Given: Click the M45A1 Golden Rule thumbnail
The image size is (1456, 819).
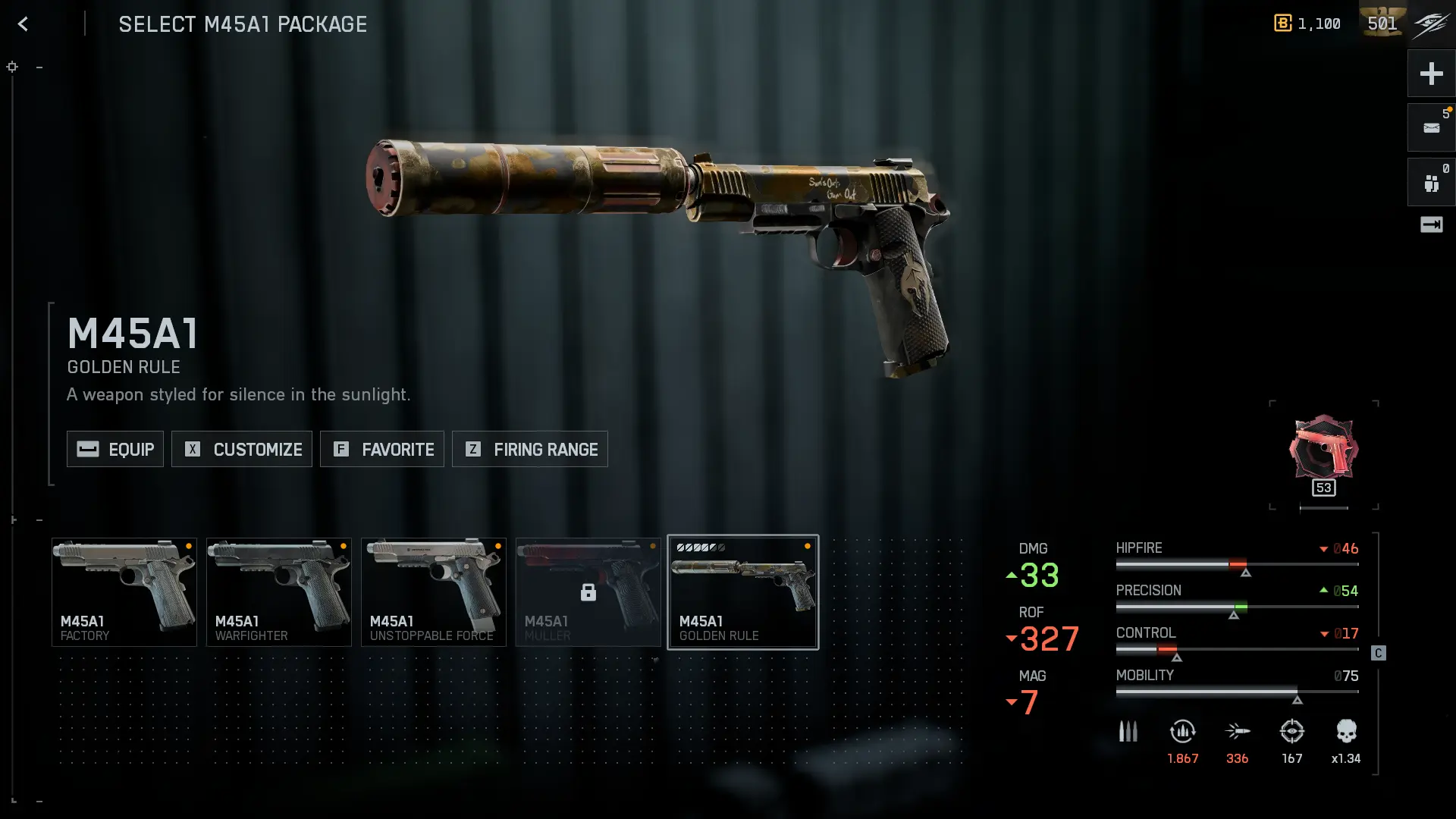Looking at the screenshot, I should pos(743,592).
